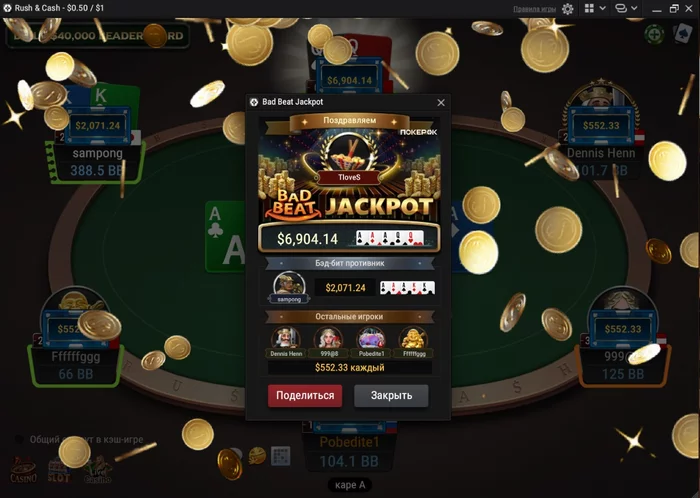The image size is (700, 498).
Task: Open the Правила игры rules link
Action: pos(534,8)
